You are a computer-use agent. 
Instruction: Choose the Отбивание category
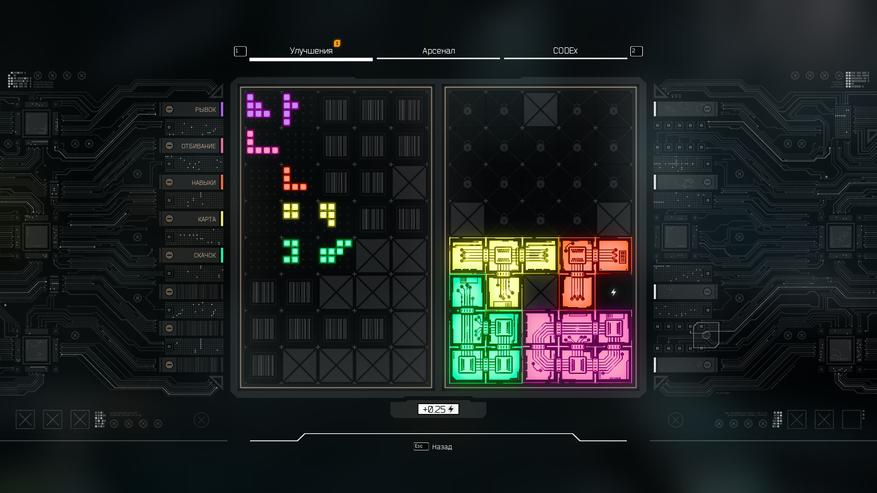coord(192,146)
